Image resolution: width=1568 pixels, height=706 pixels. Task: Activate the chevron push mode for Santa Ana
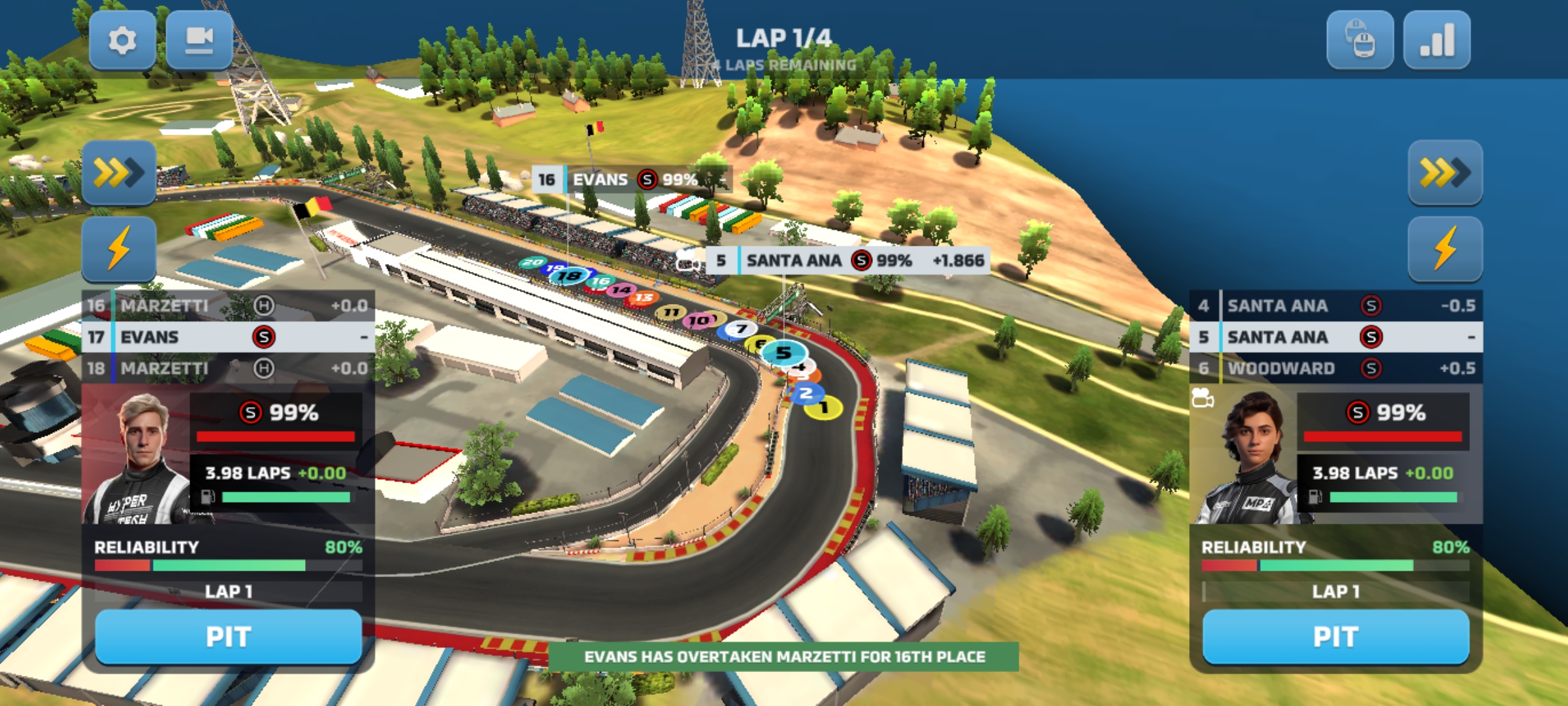click(x=1445, y=173)
